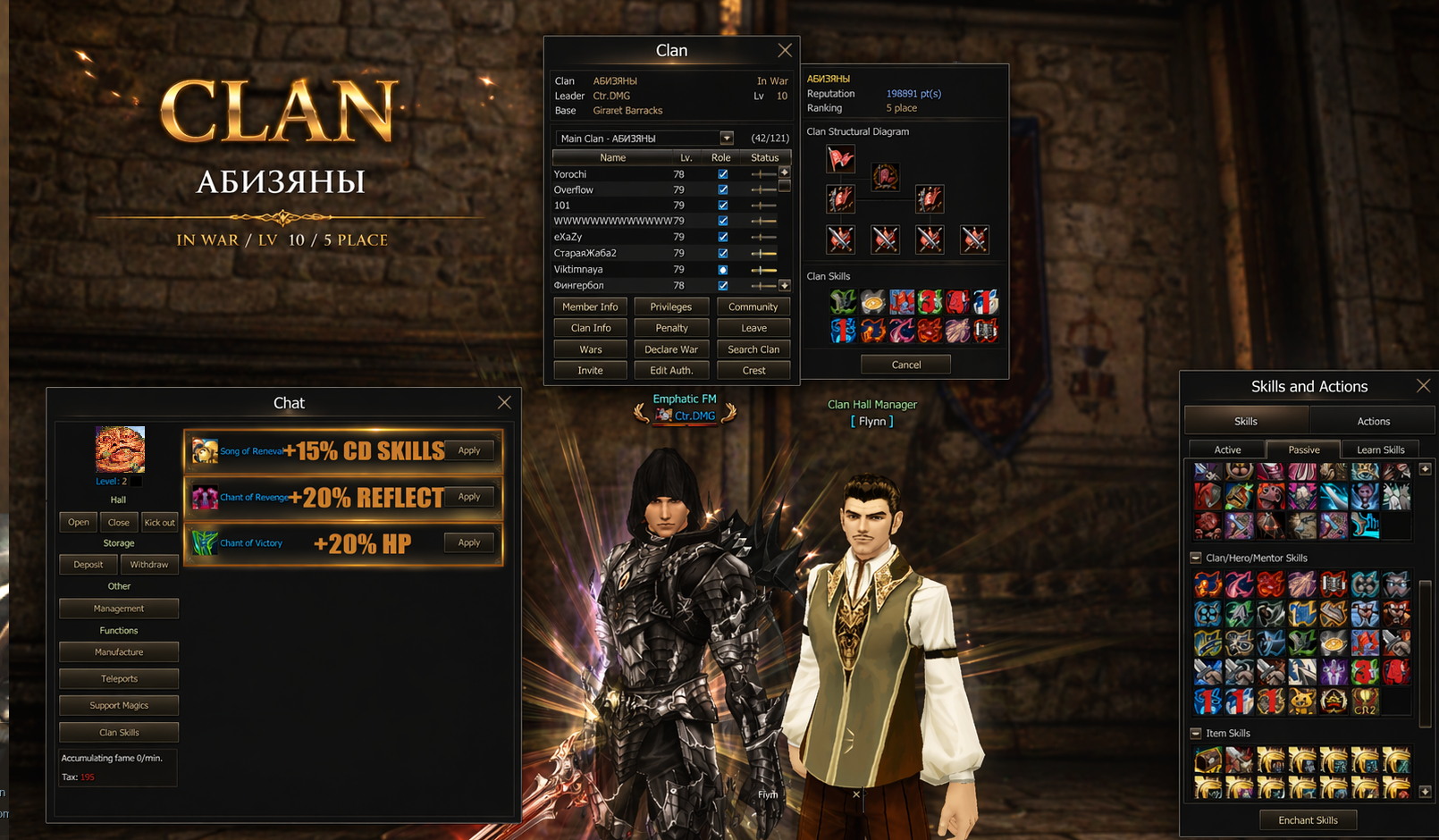
Task: Click the Enchant Skills button
Action: click(x=1308, y=820)
